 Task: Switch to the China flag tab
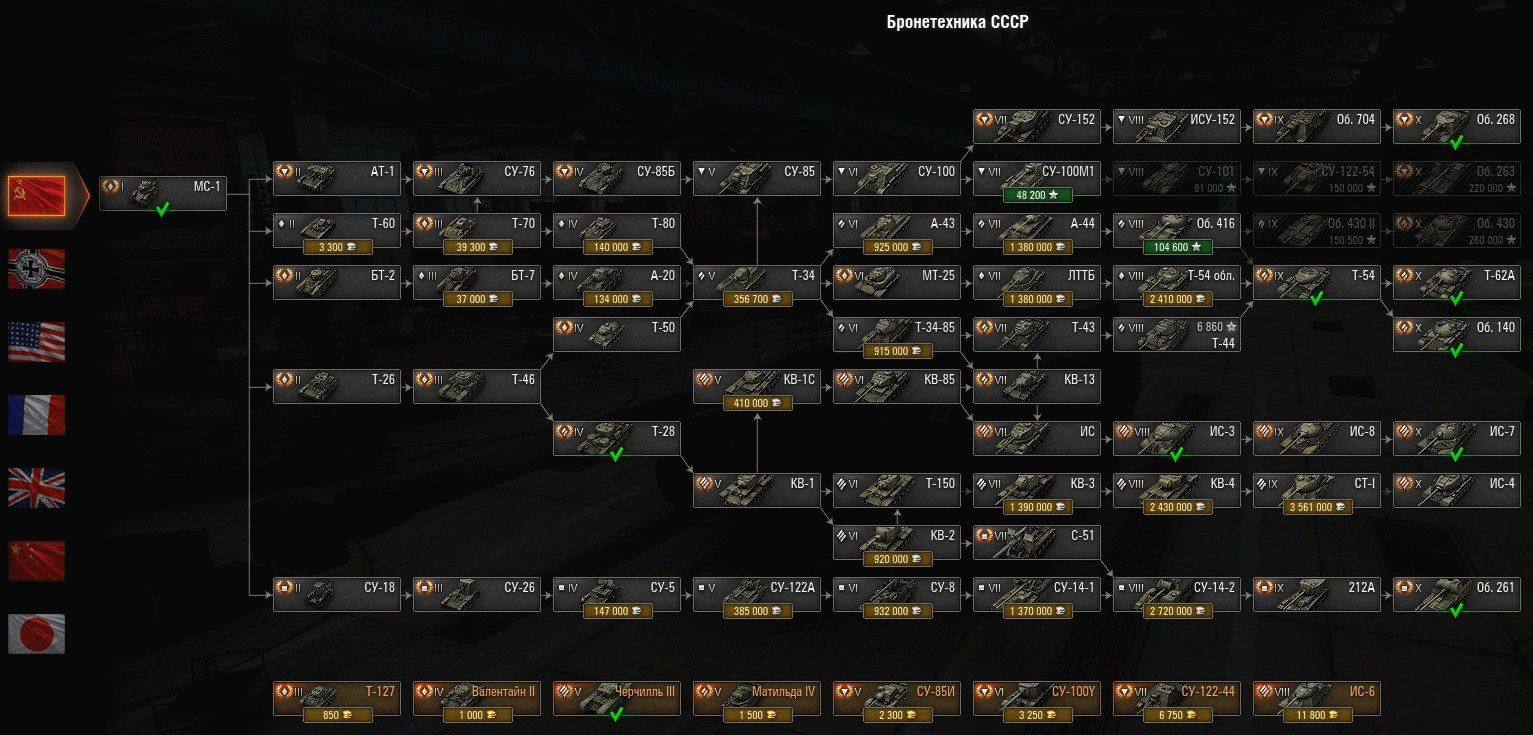pos(37,561)
